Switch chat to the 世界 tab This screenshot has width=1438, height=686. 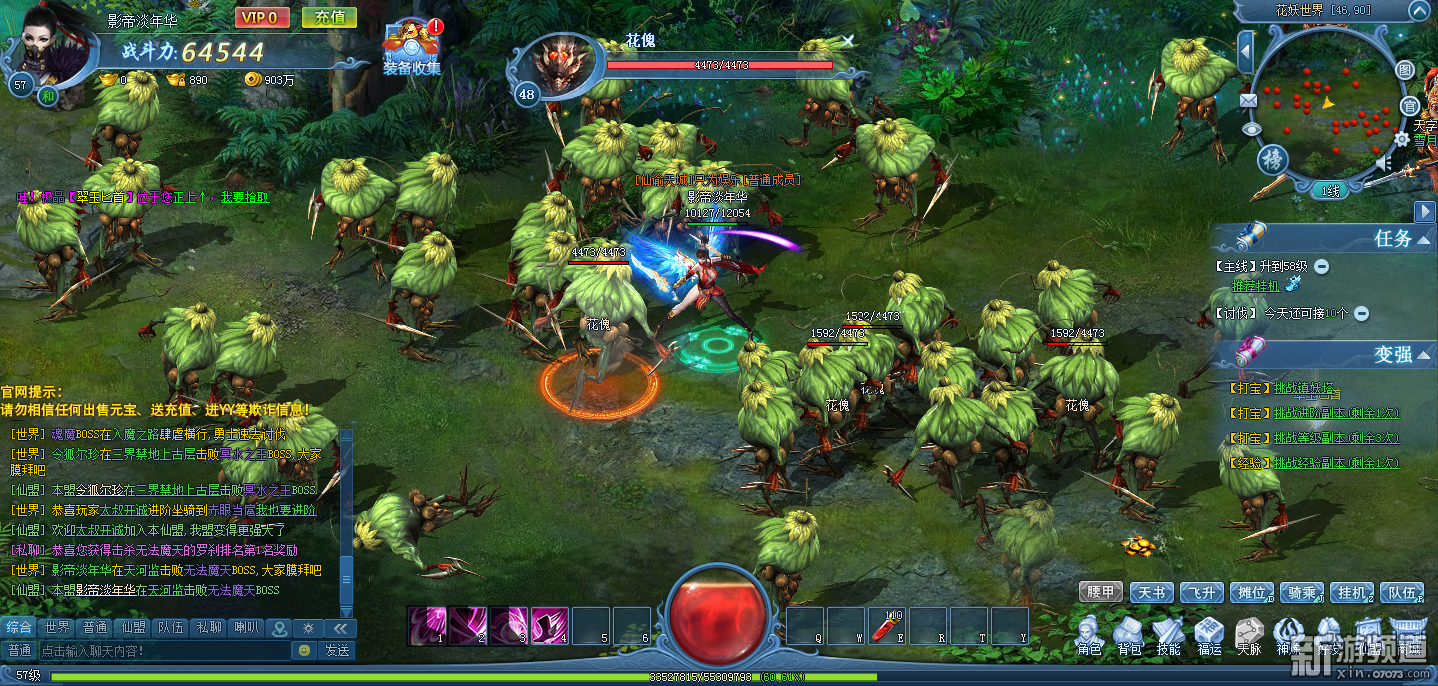(x=57, y=628)
